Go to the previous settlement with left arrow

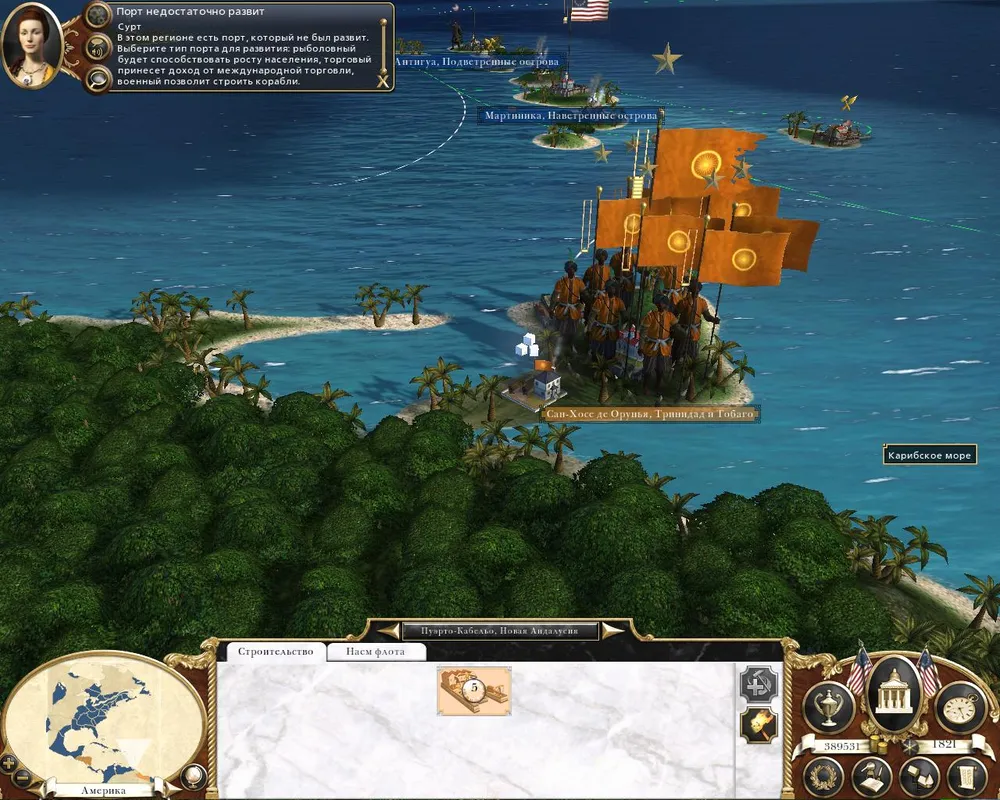point(388,630)
